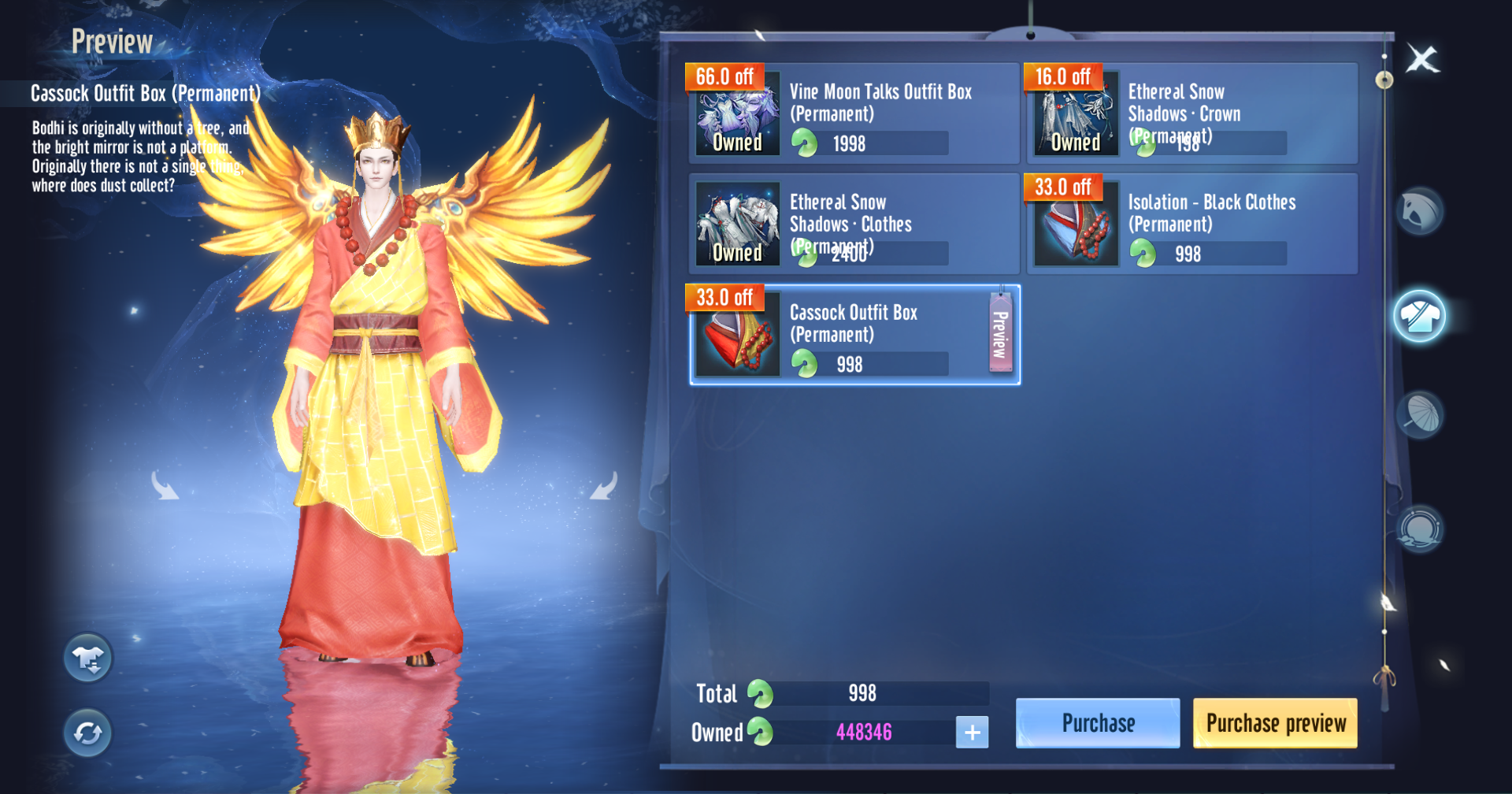Add more currency with the plus button

tap(972, 732)
